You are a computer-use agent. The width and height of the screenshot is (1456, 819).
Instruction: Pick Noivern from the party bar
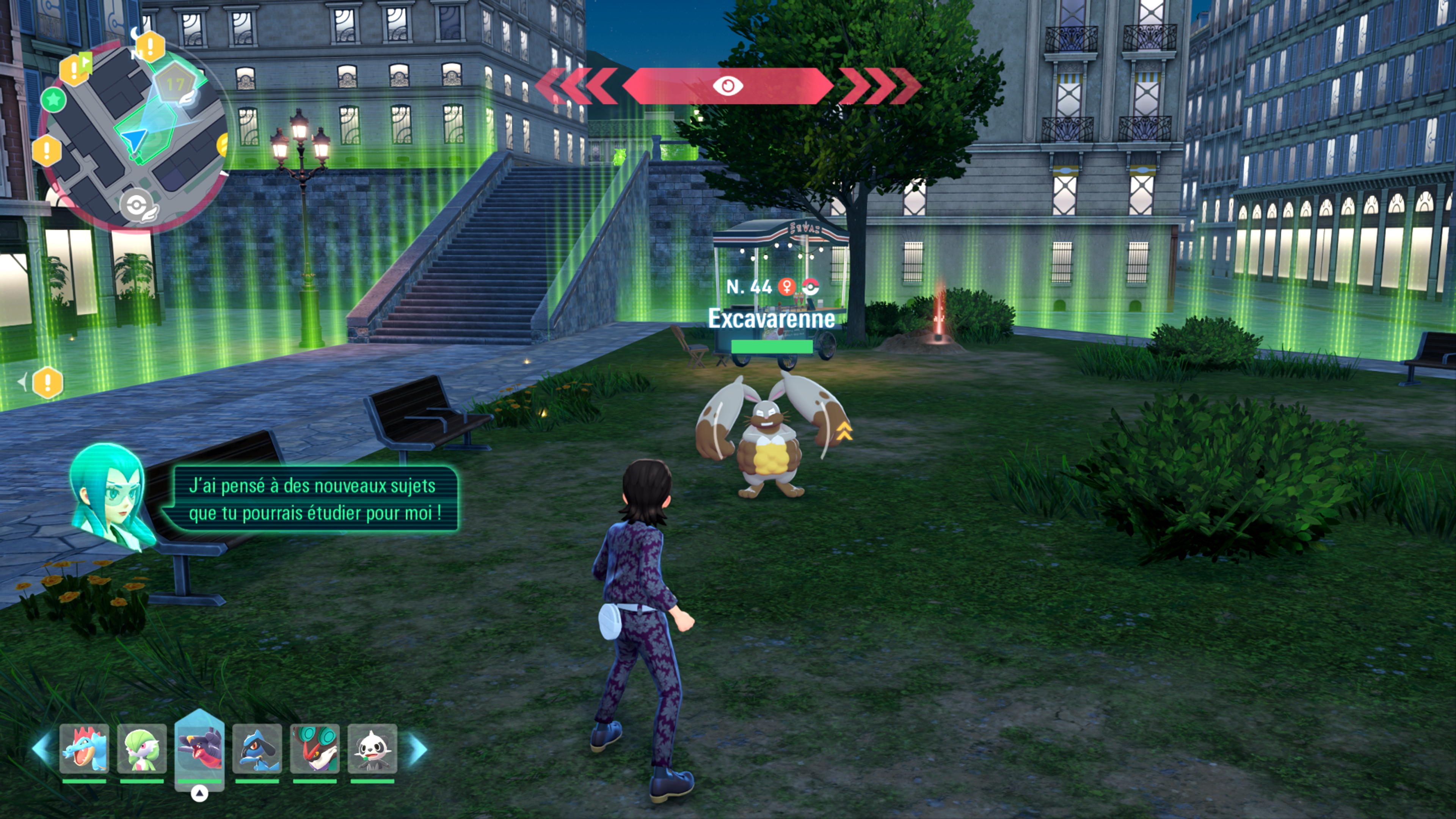[x=315, y=749]
